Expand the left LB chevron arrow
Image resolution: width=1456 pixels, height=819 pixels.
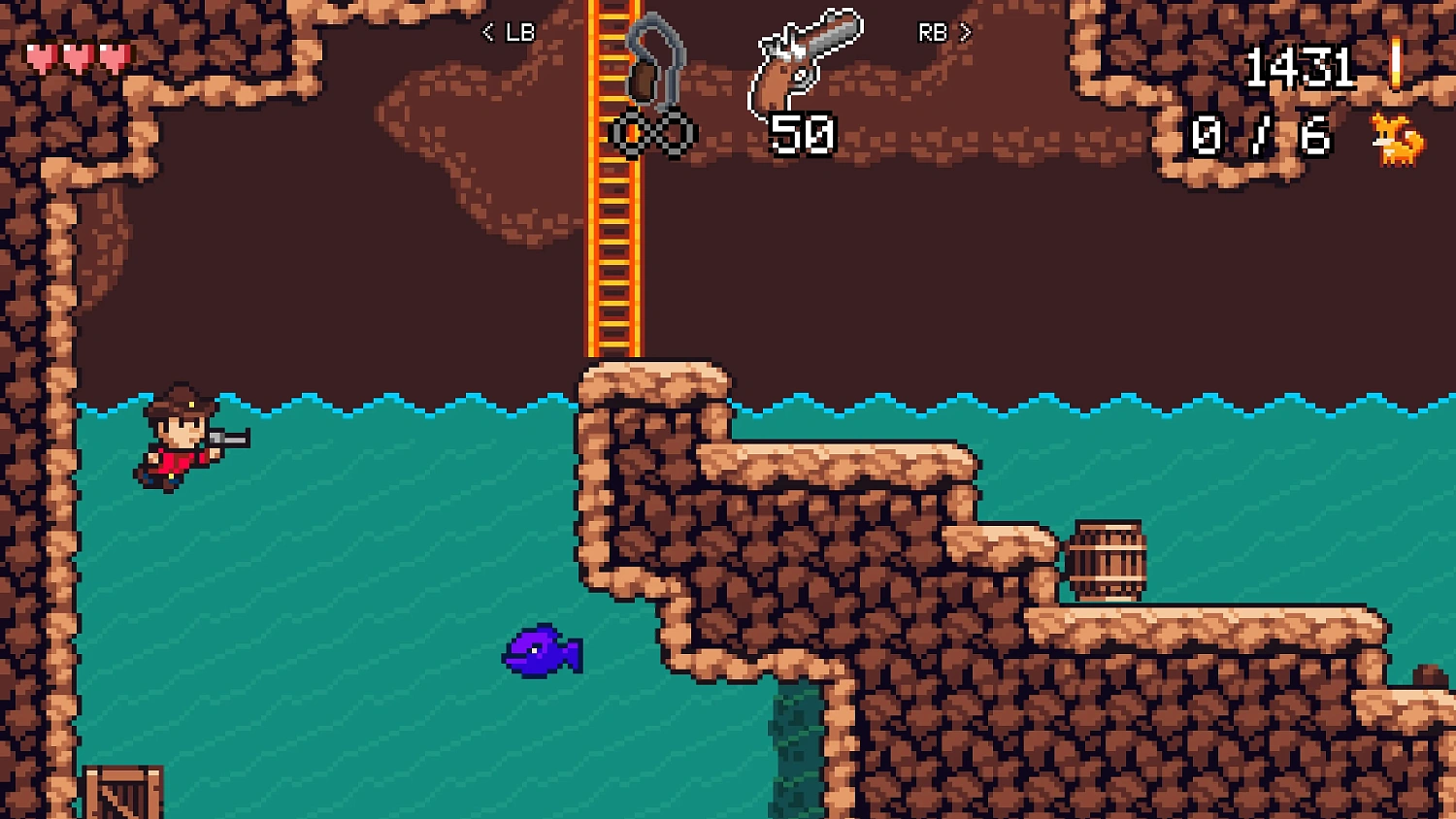(488, 32)
